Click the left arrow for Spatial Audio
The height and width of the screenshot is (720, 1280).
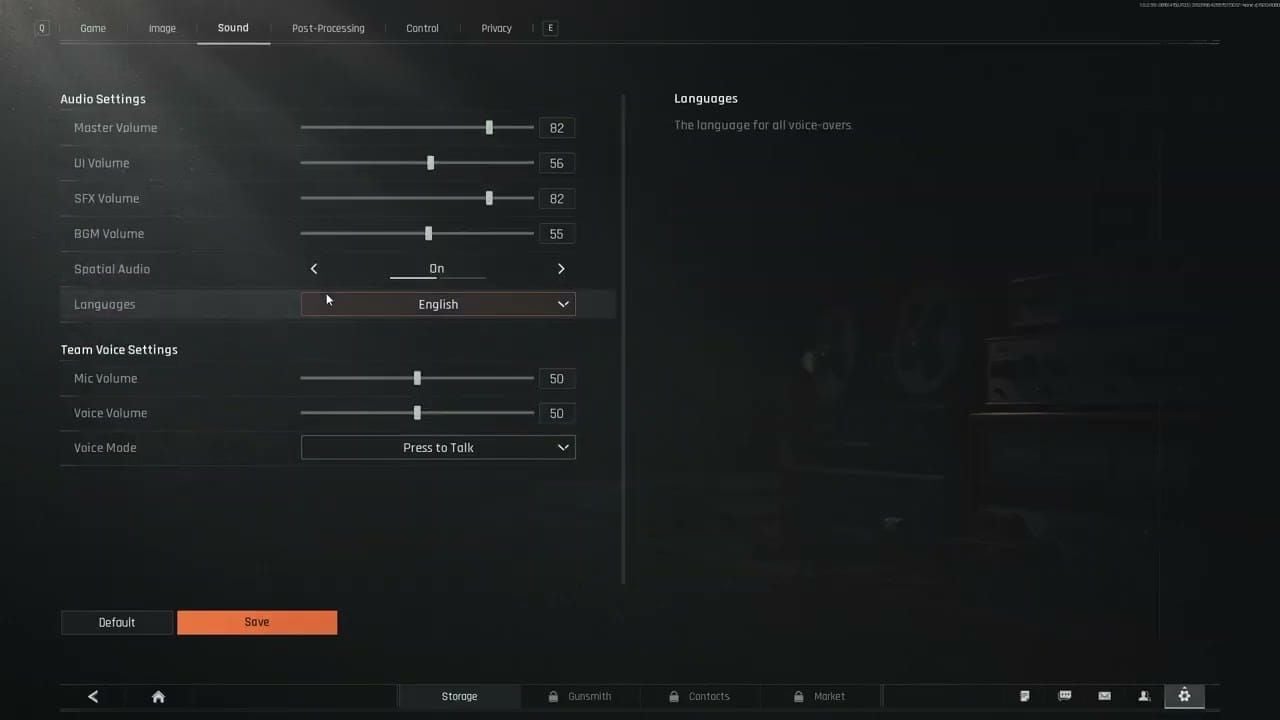[314, 268]
